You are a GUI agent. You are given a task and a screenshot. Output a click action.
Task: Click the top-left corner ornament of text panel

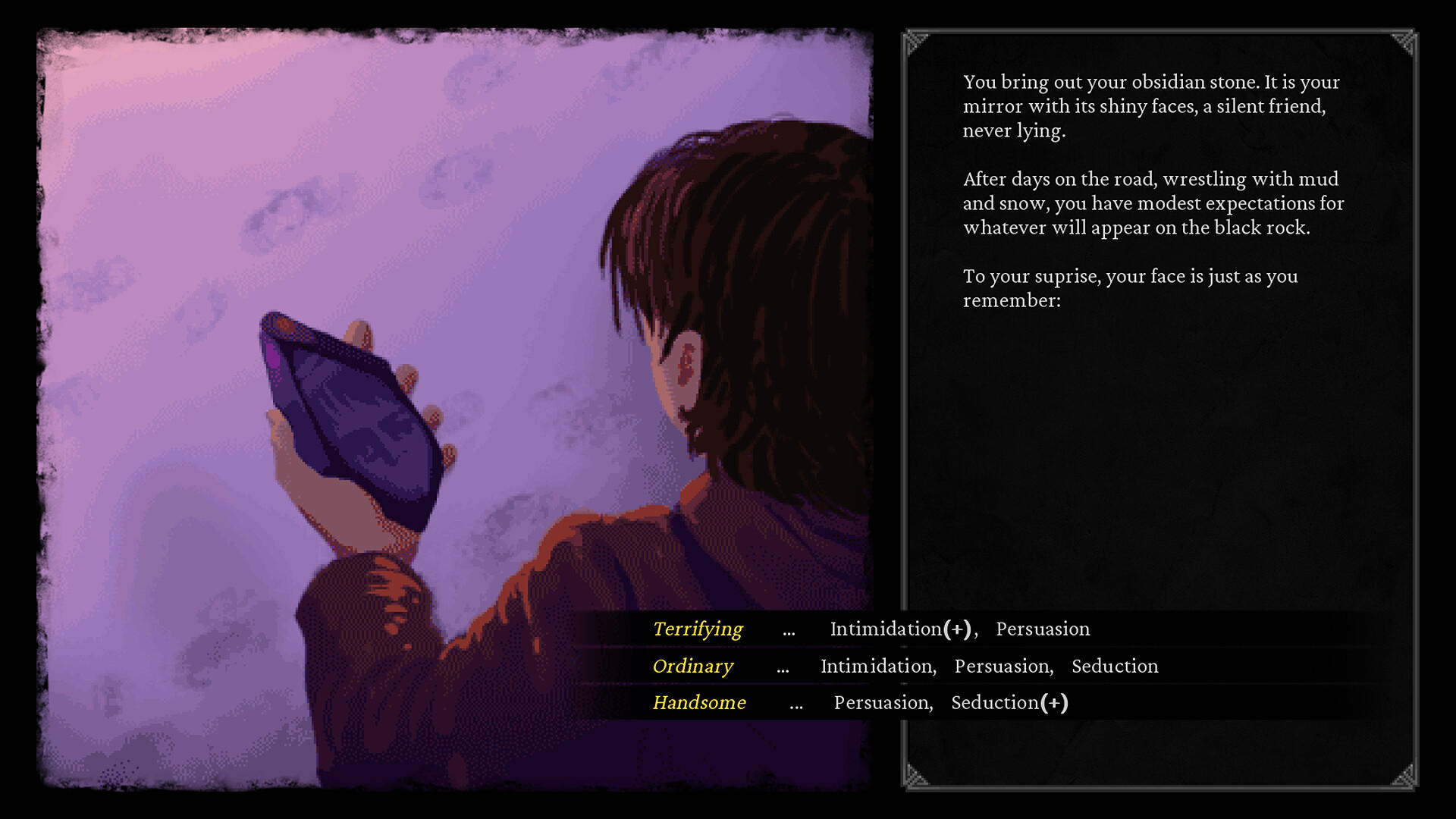[915, 40]
